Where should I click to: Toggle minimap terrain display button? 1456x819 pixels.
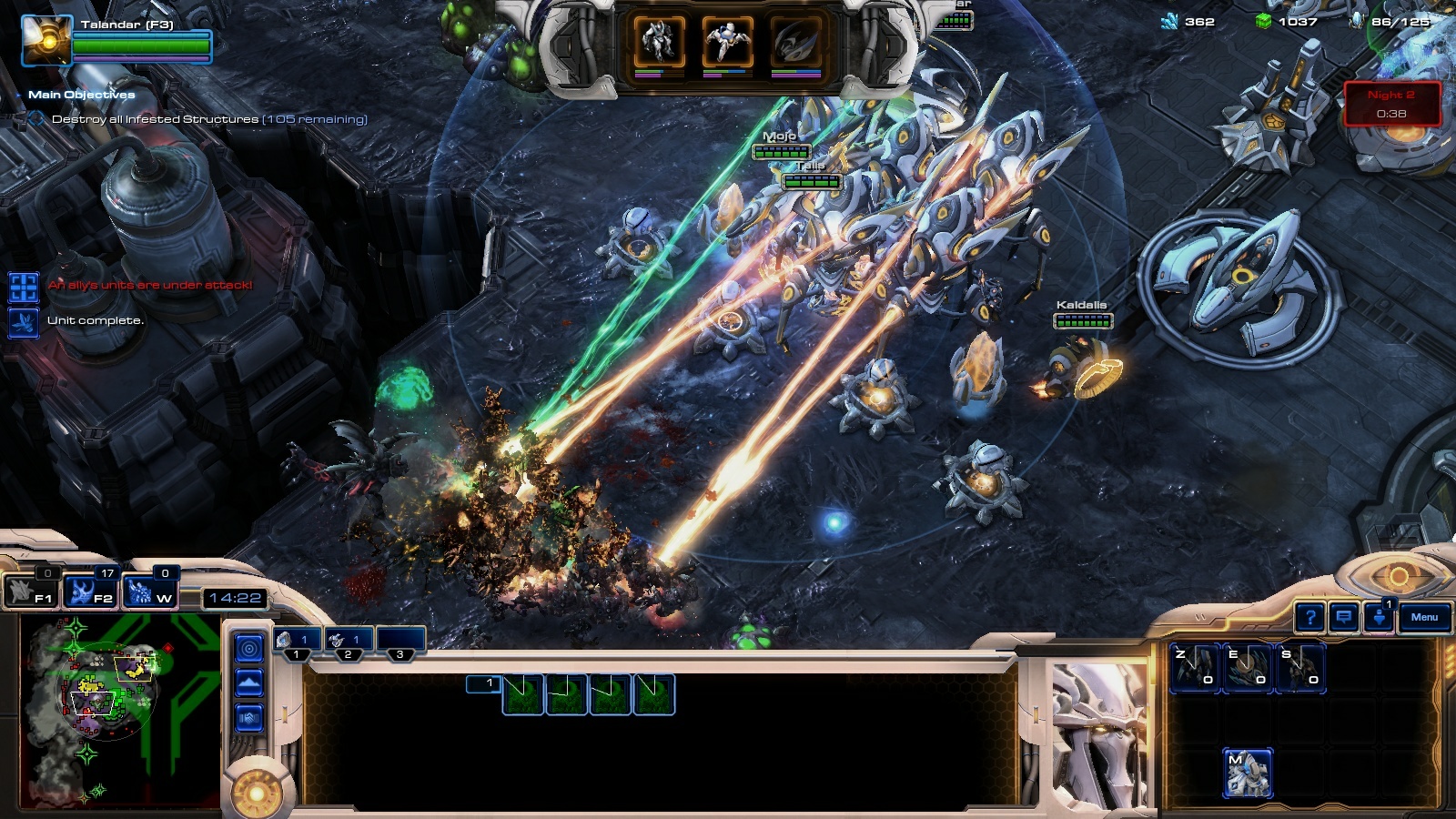click(x=249, y=682)
